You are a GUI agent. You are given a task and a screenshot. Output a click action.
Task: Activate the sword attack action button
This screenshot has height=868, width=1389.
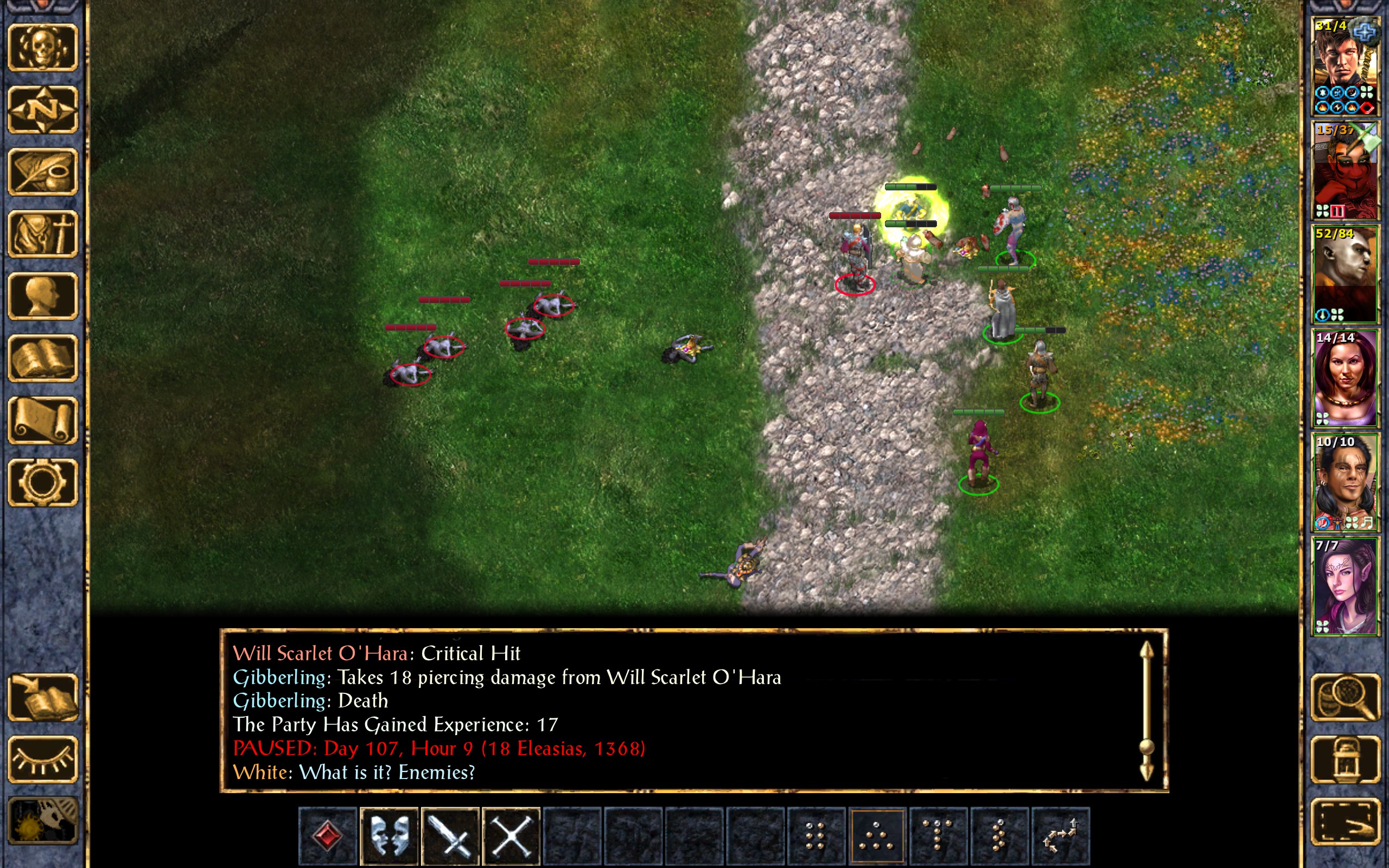[450, 836]
